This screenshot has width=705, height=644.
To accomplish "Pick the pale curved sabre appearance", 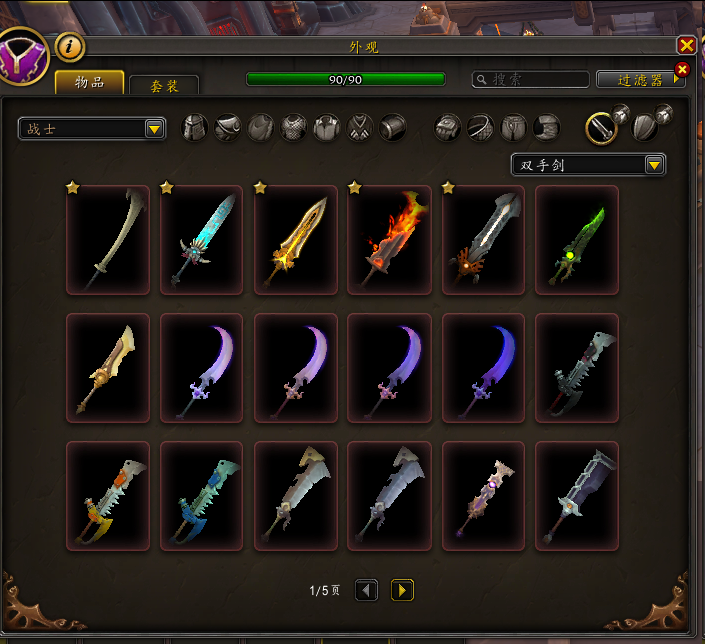I will (108, 240).
